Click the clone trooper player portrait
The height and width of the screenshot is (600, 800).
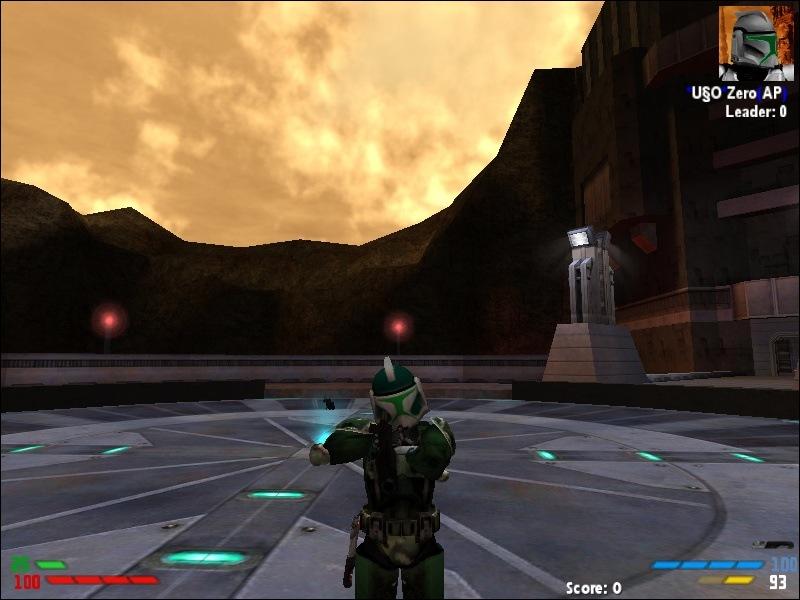[756, 43]
